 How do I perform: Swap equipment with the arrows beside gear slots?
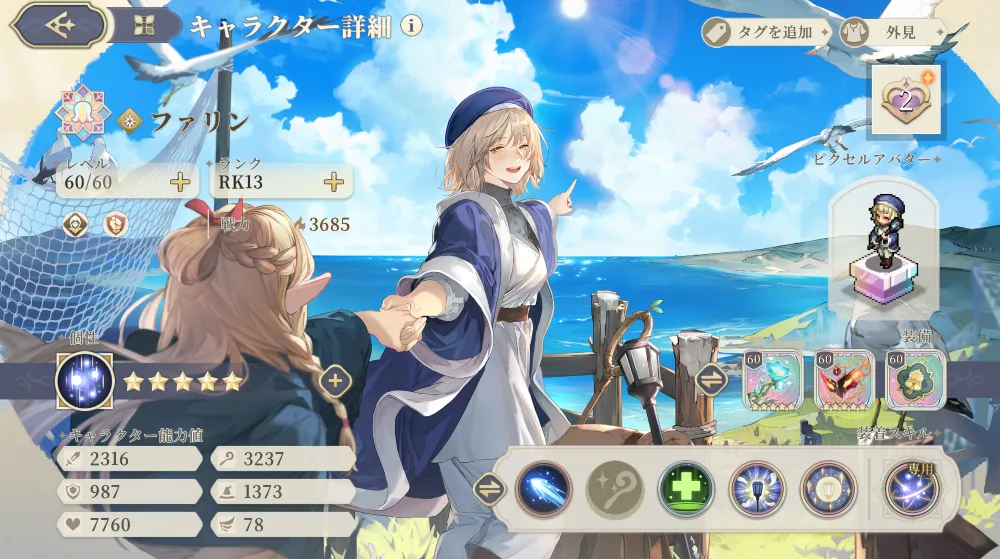[x=711, y=380]
